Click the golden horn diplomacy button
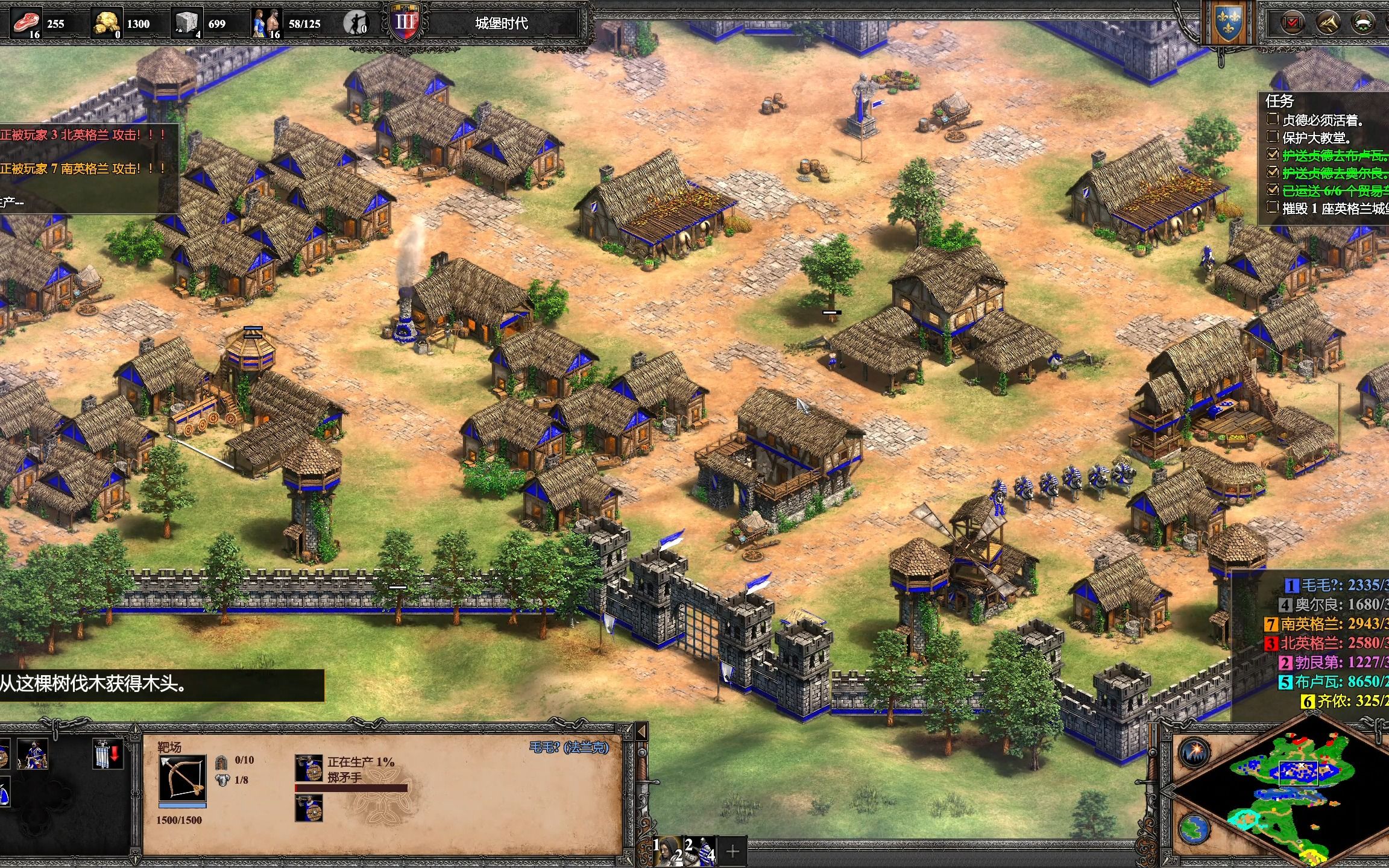This screenshot has width=1389, height=868. pos(1327,23)
